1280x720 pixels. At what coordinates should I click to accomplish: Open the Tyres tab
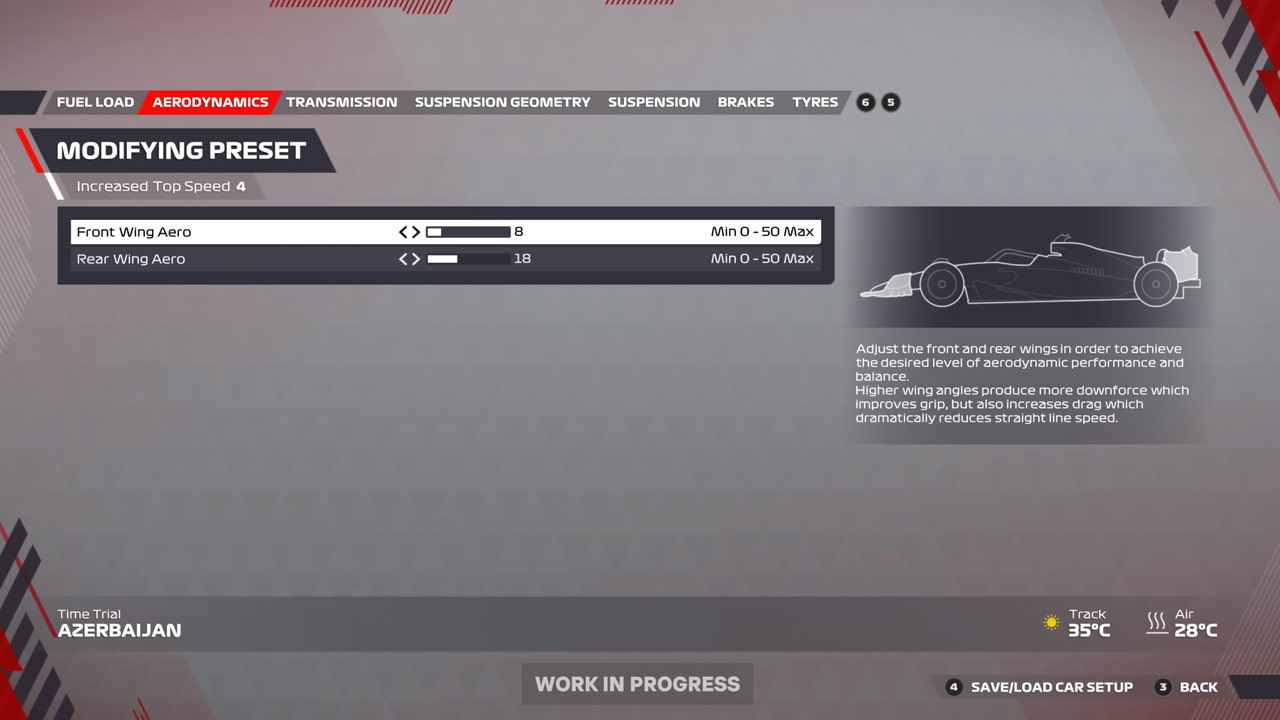pyautogui.click(x=815, y=102)
